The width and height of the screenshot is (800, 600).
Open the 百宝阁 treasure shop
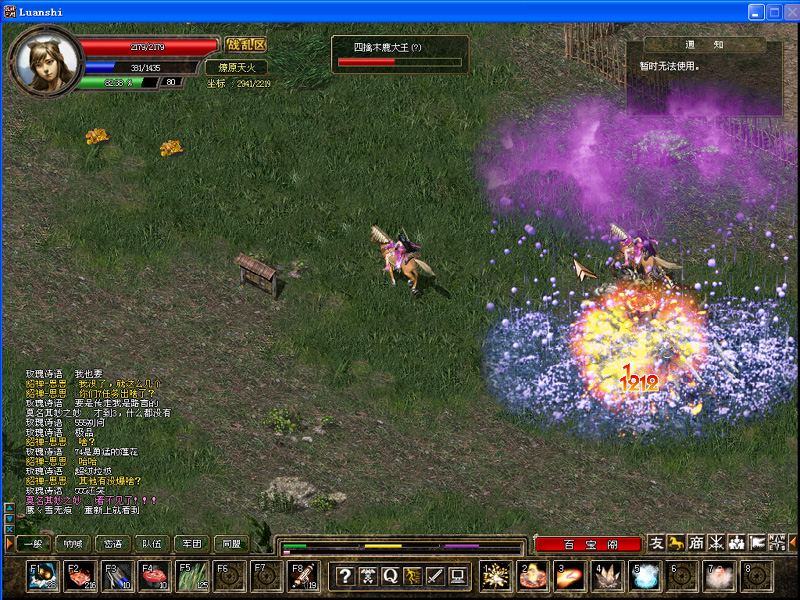tap(588, 544)
